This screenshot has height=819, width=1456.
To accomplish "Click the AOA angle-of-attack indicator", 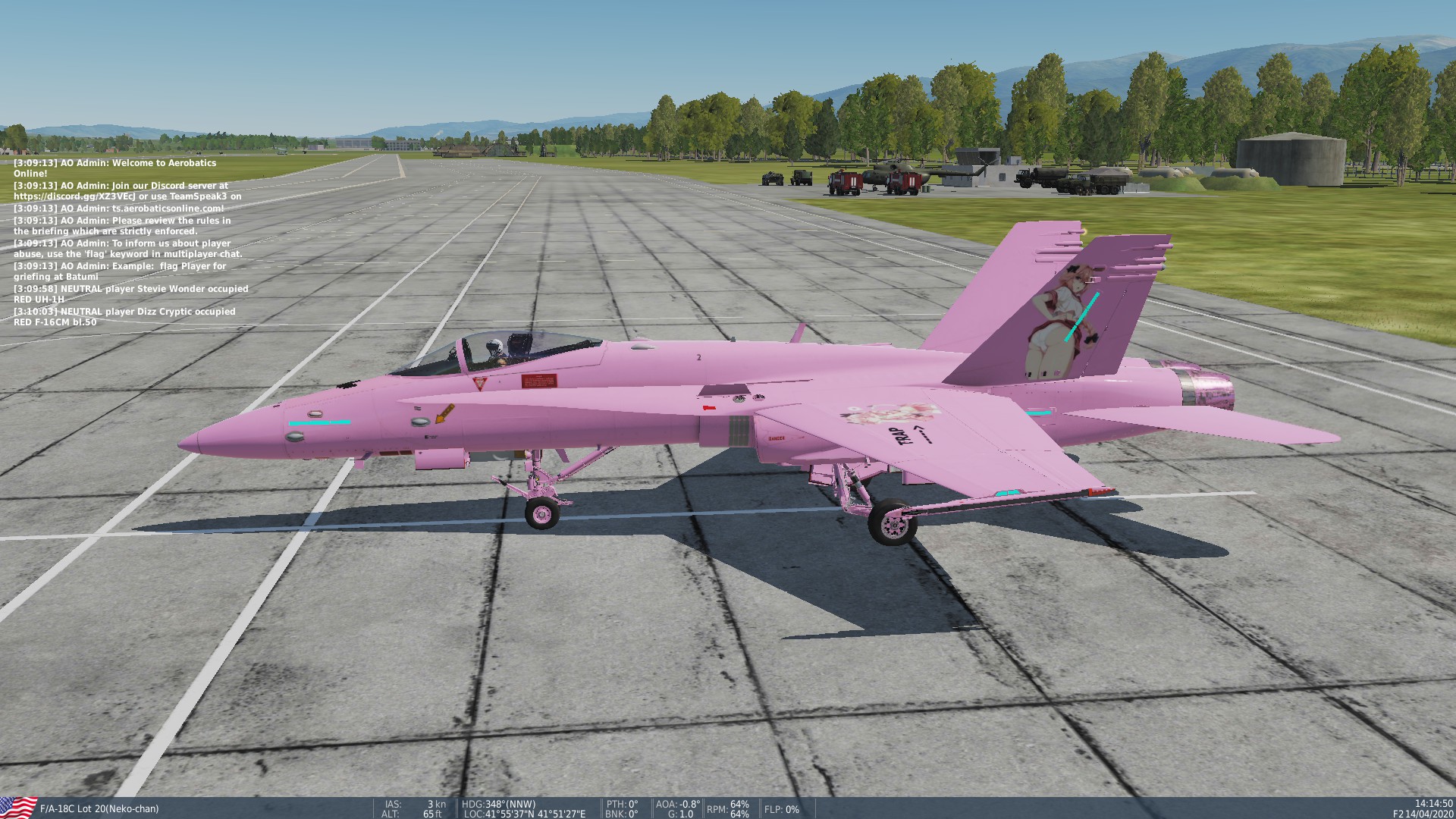I will [x=676, y=803].
